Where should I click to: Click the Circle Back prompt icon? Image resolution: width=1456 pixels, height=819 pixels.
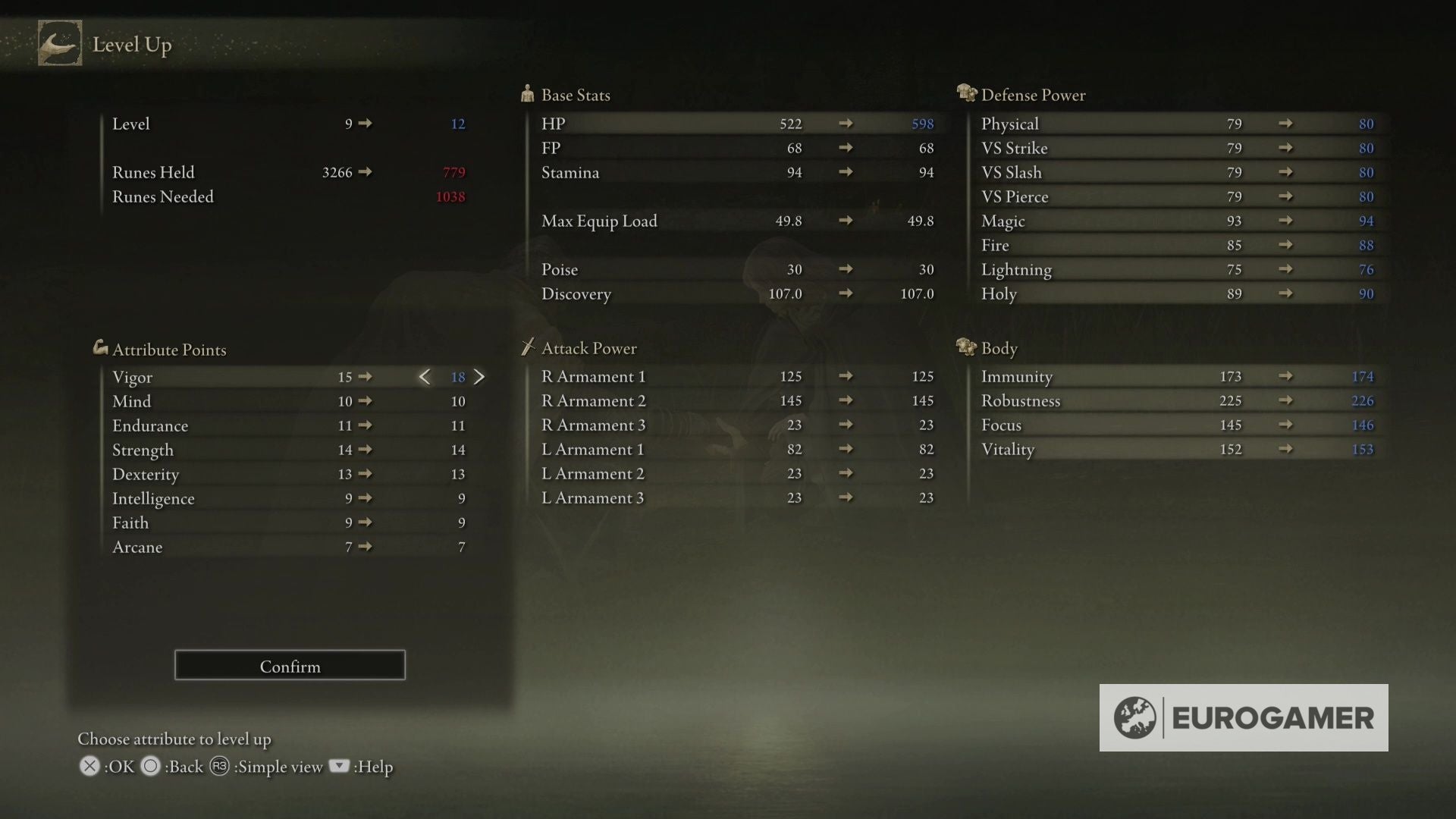151,767
